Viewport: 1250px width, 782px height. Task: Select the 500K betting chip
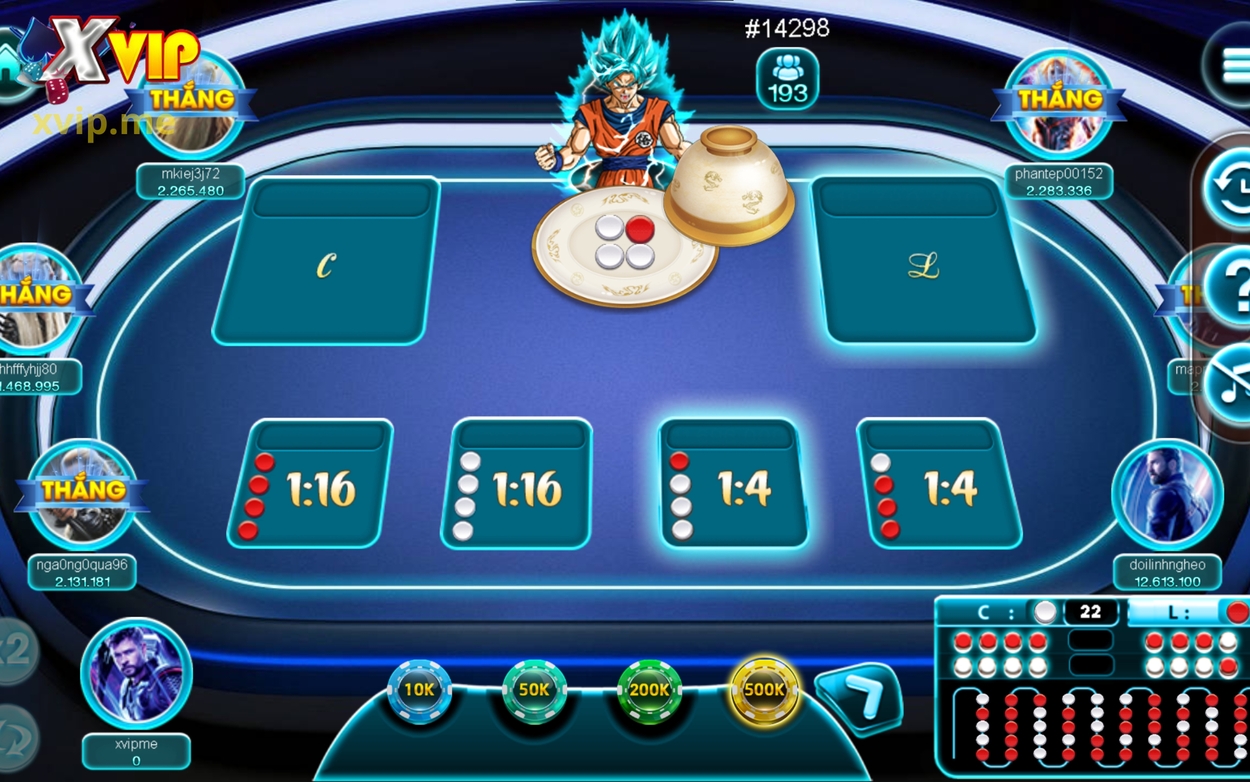coord(765,690)
